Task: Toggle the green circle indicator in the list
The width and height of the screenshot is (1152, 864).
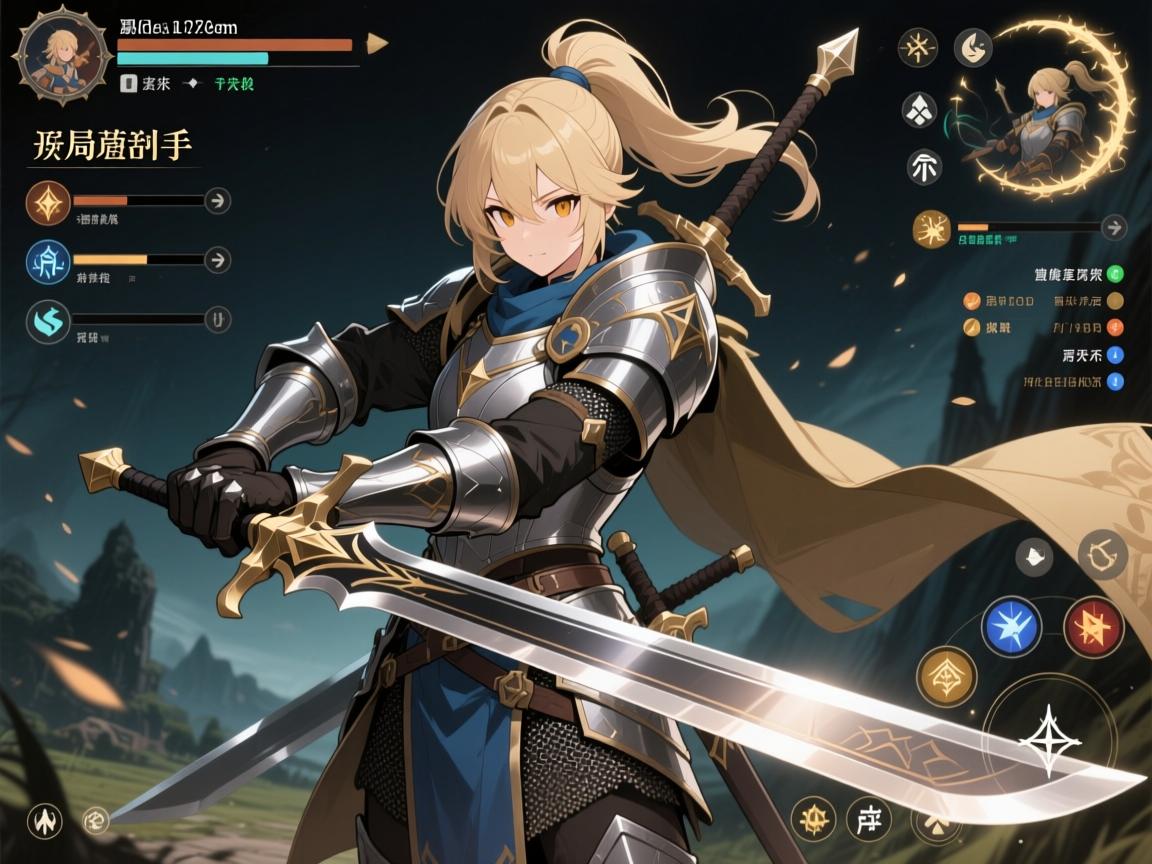Action: pos(1116,273)
